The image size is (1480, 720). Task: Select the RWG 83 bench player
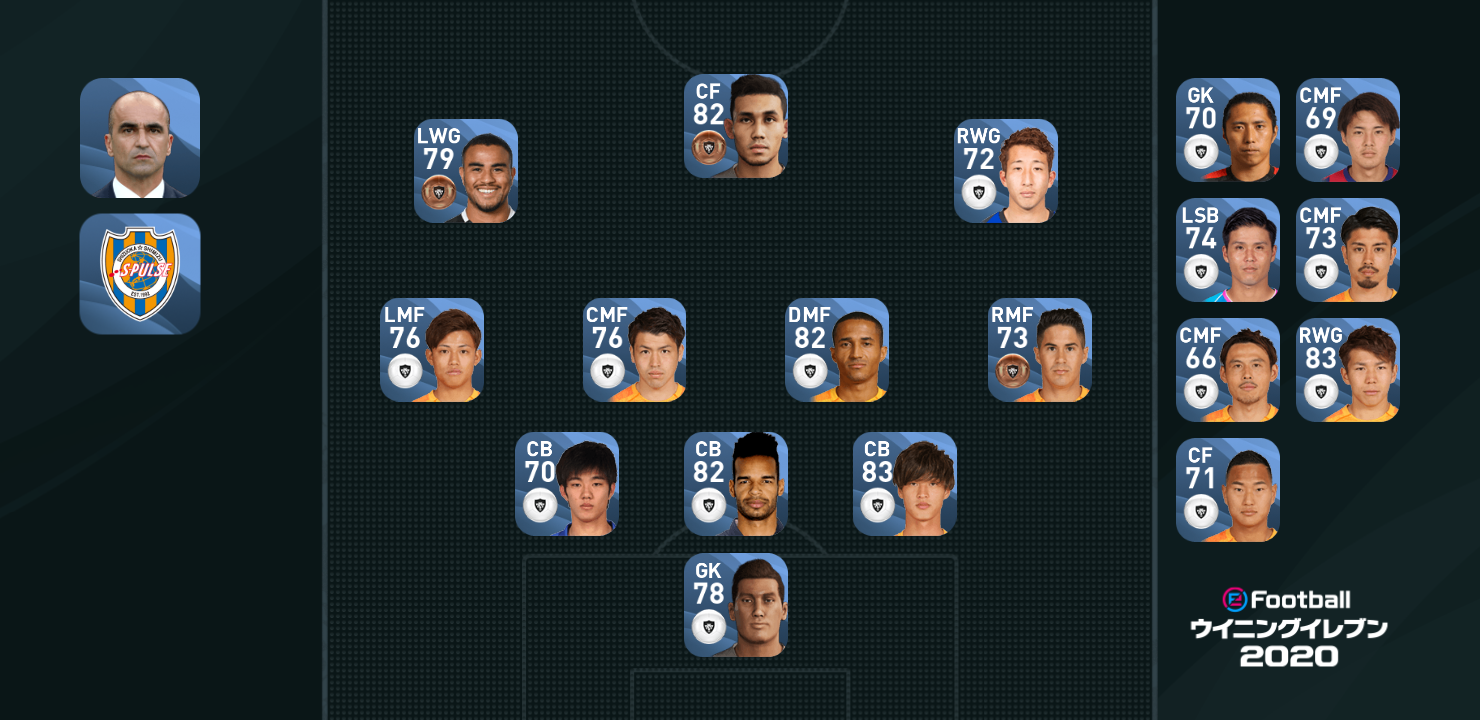(1347, 370)
